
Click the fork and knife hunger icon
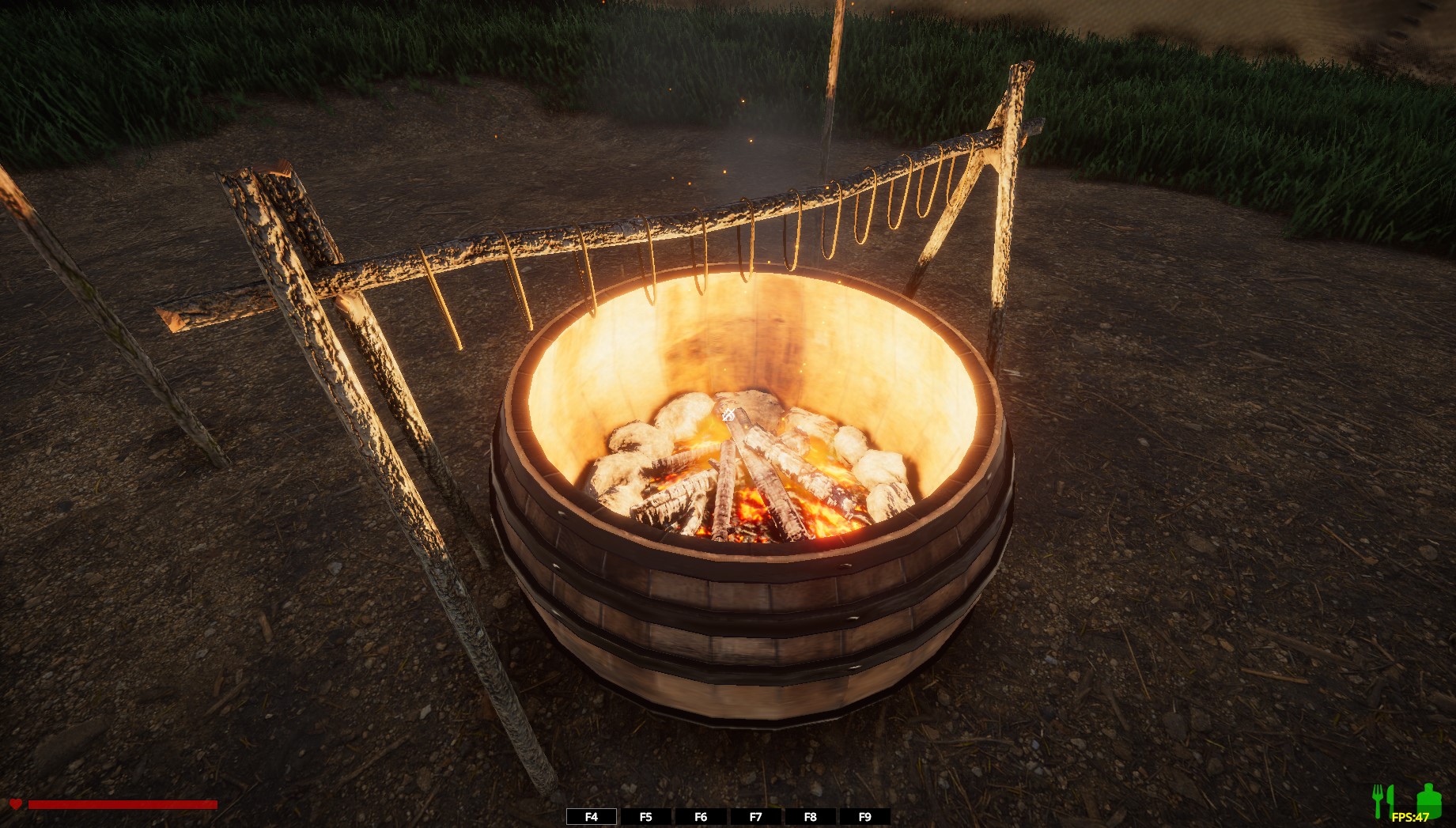(1382, 799)
